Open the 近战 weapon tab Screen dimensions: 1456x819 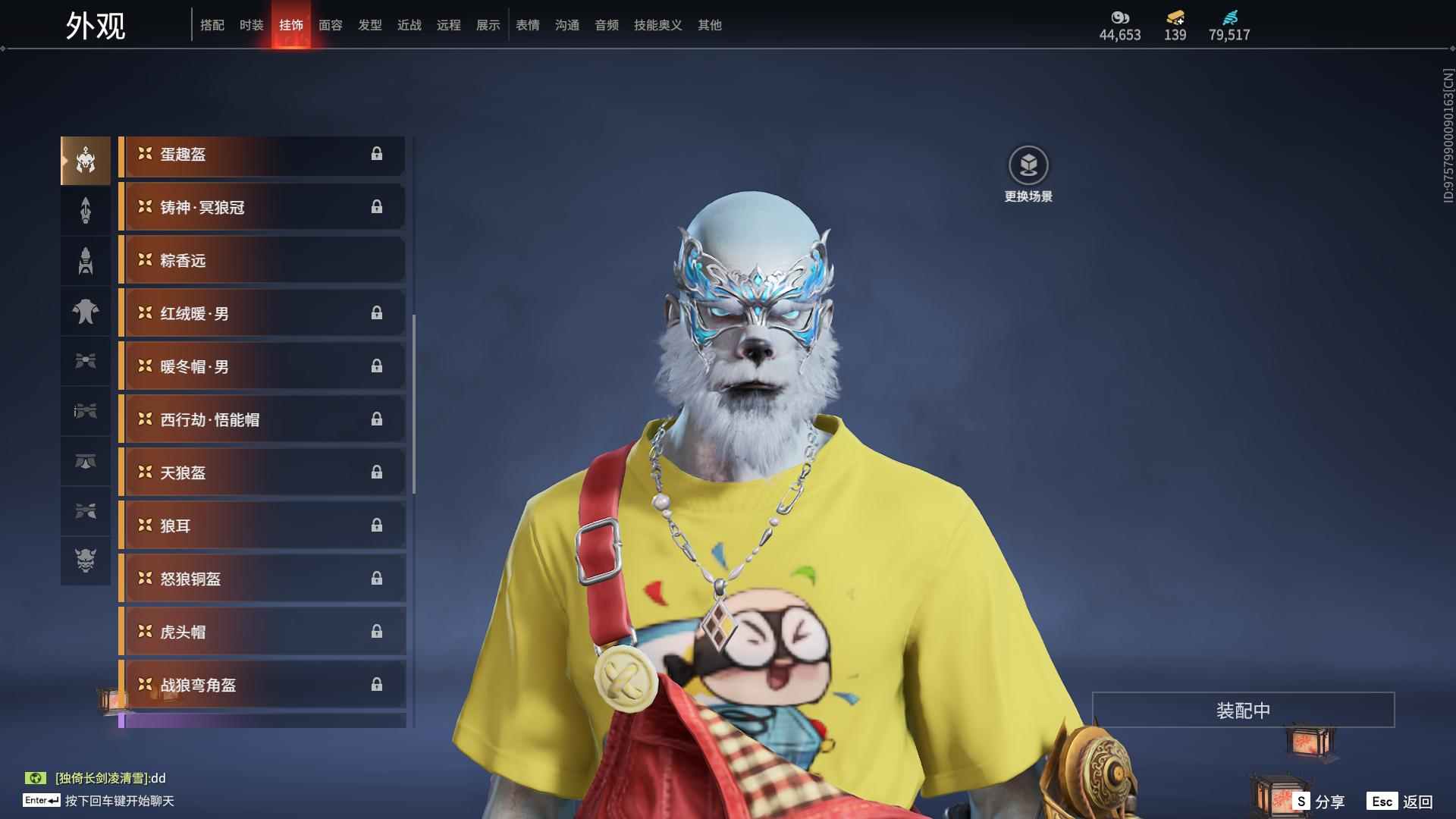click(409, 25)
